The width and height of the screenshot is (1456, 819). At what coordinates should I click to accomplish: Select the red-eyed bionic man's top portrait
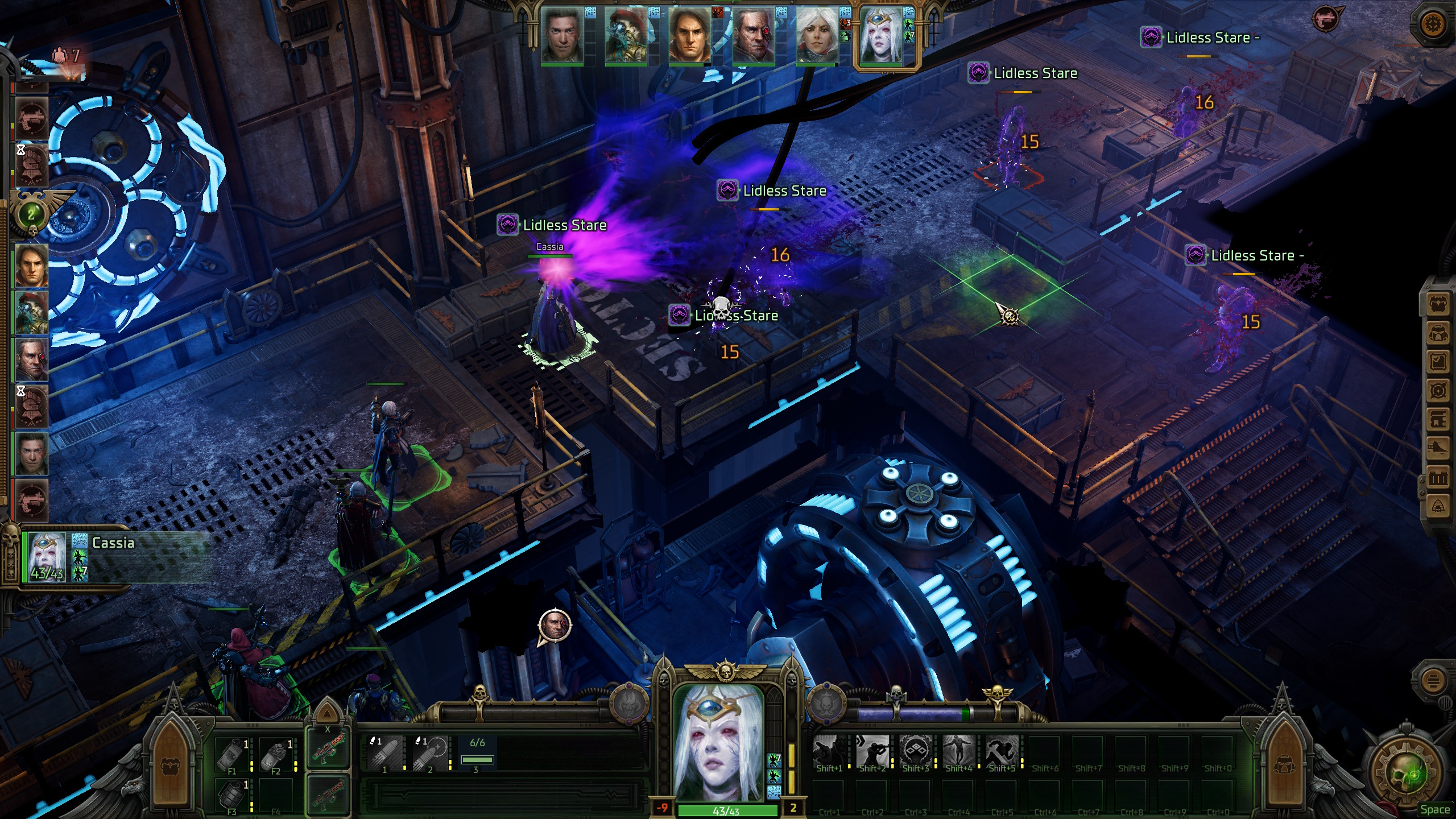pos(753,35)
